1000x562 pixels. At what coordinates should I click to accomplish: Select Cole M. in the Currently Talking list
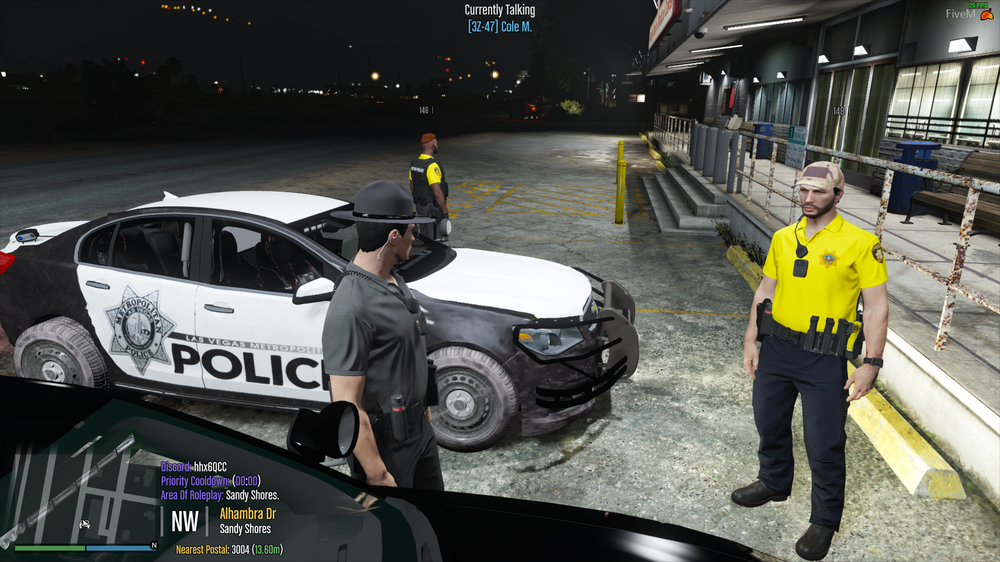[x=500, y=25]
